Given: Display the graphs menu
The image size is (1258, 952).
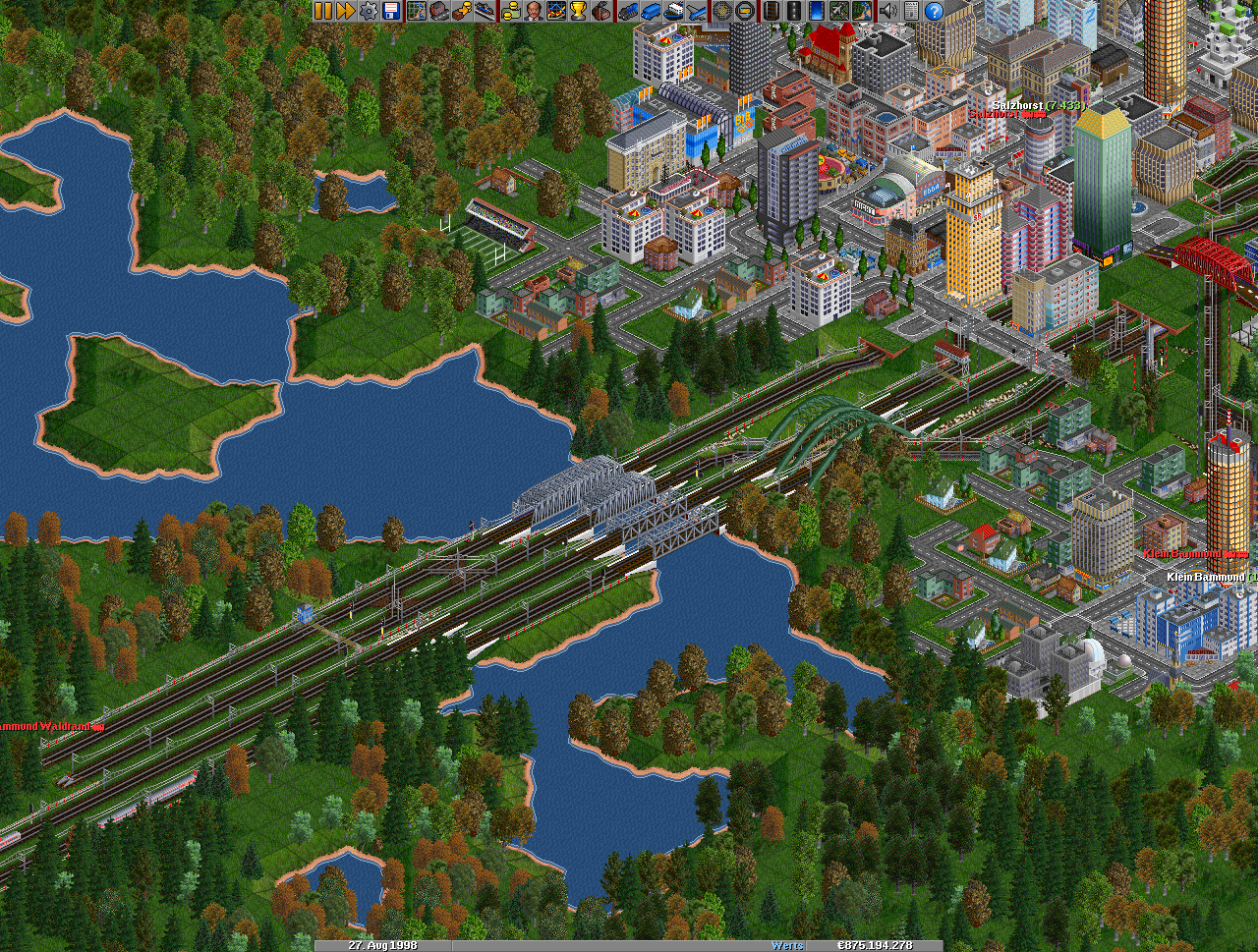Looking at the screenshot, I should point(555,11).
